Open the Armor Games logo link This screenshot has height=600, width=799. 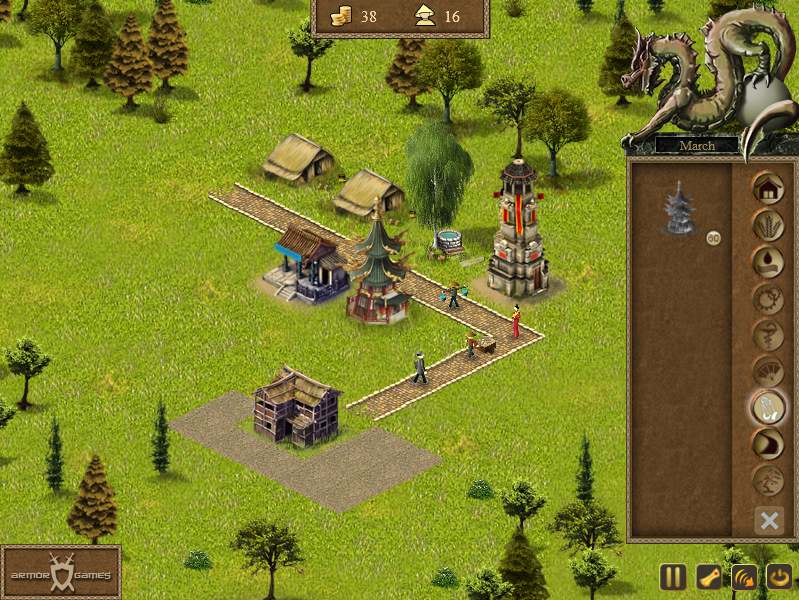point(61,573)
